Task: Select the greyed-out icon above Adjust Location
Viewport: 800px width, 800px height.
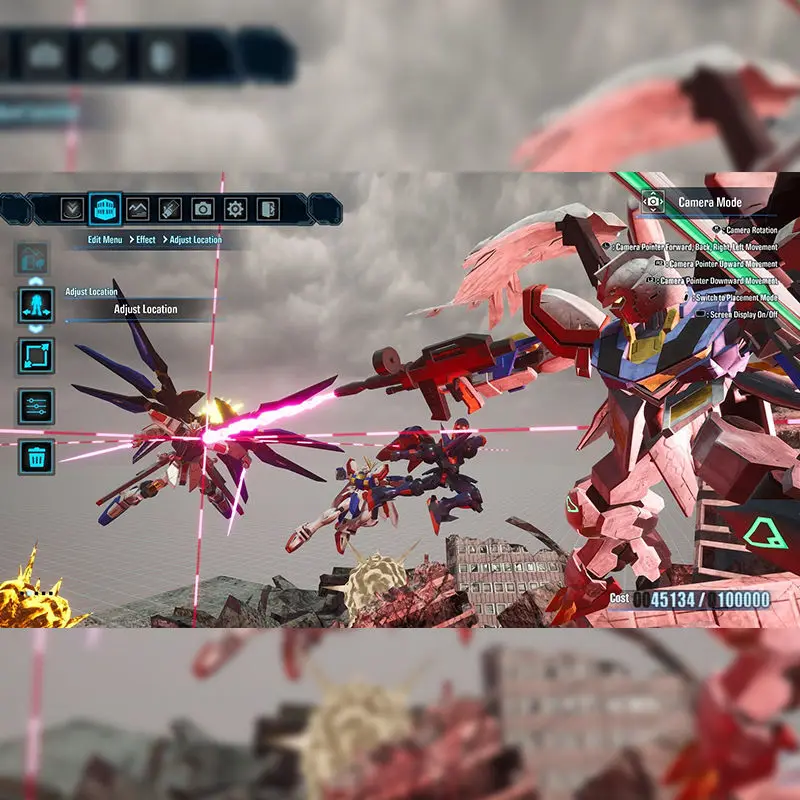Action: 32,258
